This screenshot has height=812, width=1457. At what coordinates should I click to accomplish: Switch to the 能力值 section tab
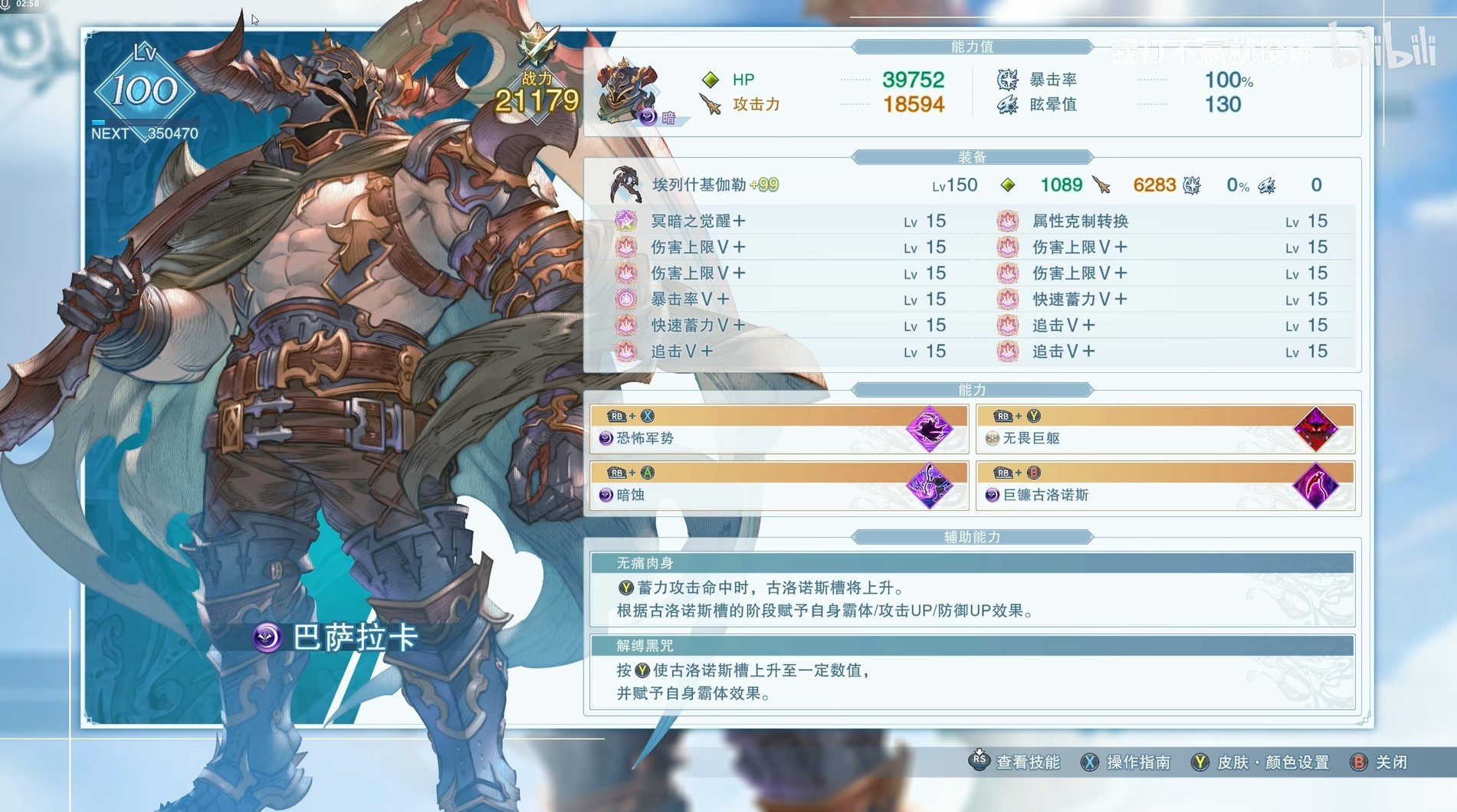[x=973, y=46]
